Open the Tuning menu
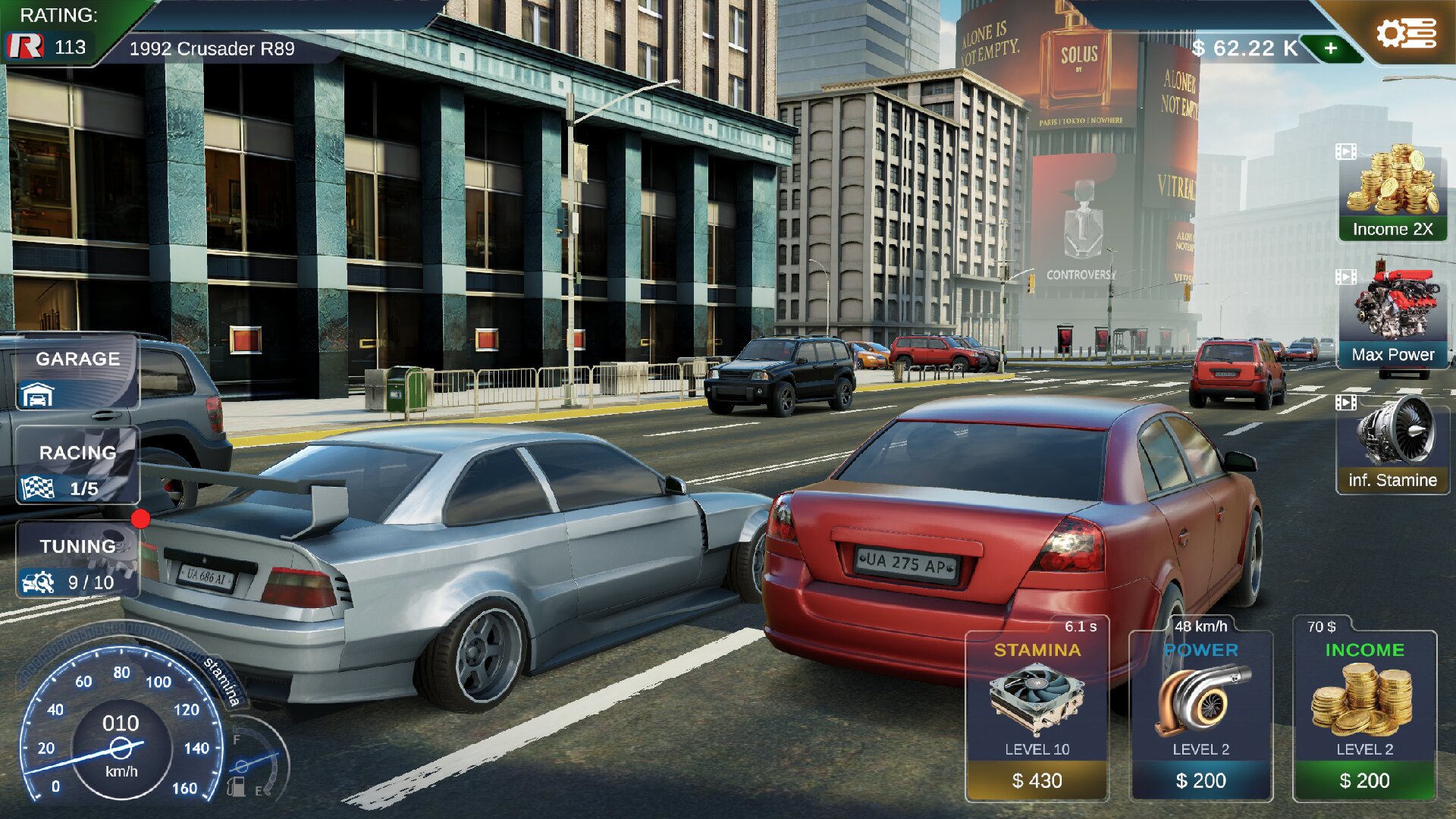Screen dimensions: 1456x819 coord(77,562)
